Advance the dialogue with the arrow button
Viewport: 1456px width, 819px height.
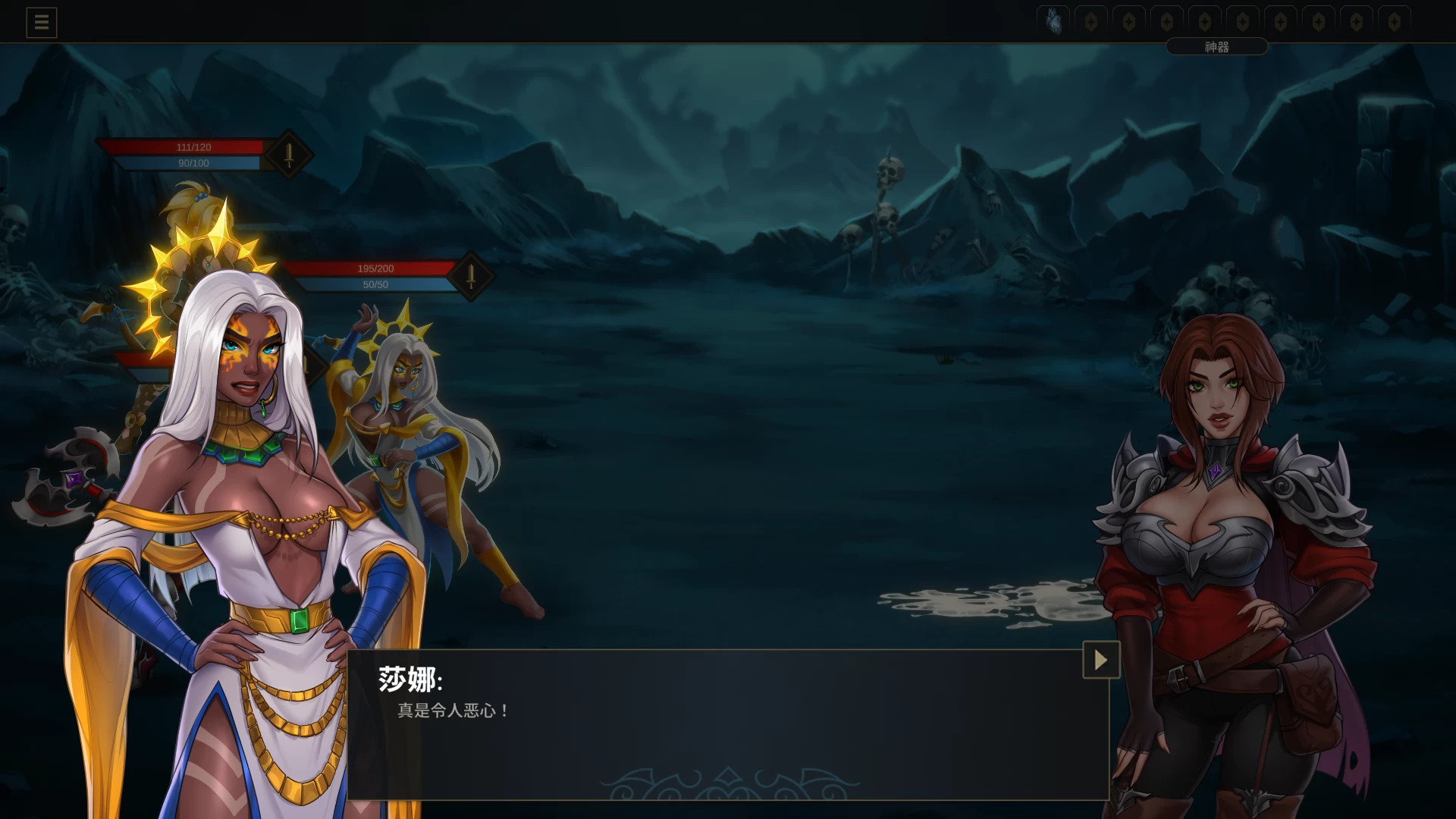pos(1100,660)
